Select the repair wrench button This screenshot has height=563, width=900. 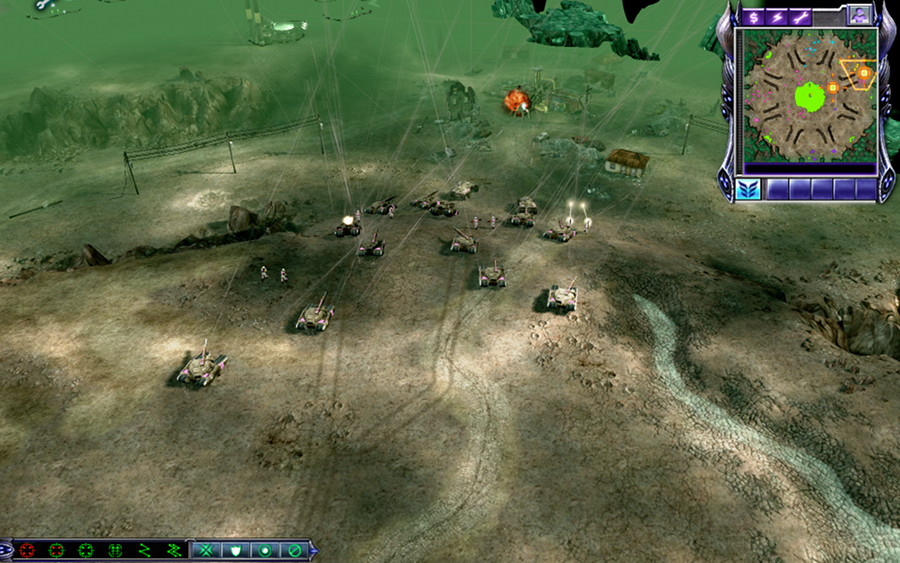click(x=800, y=17)
